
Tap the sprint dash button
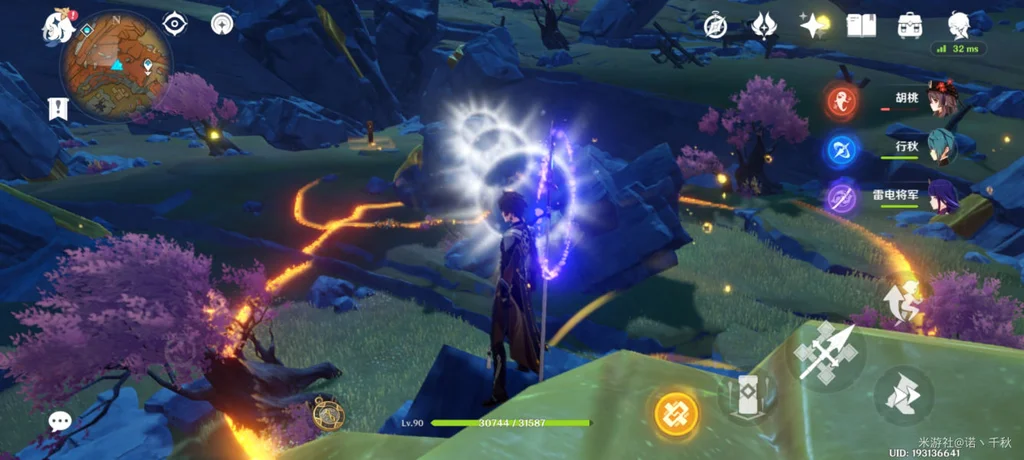coord(903,394)
